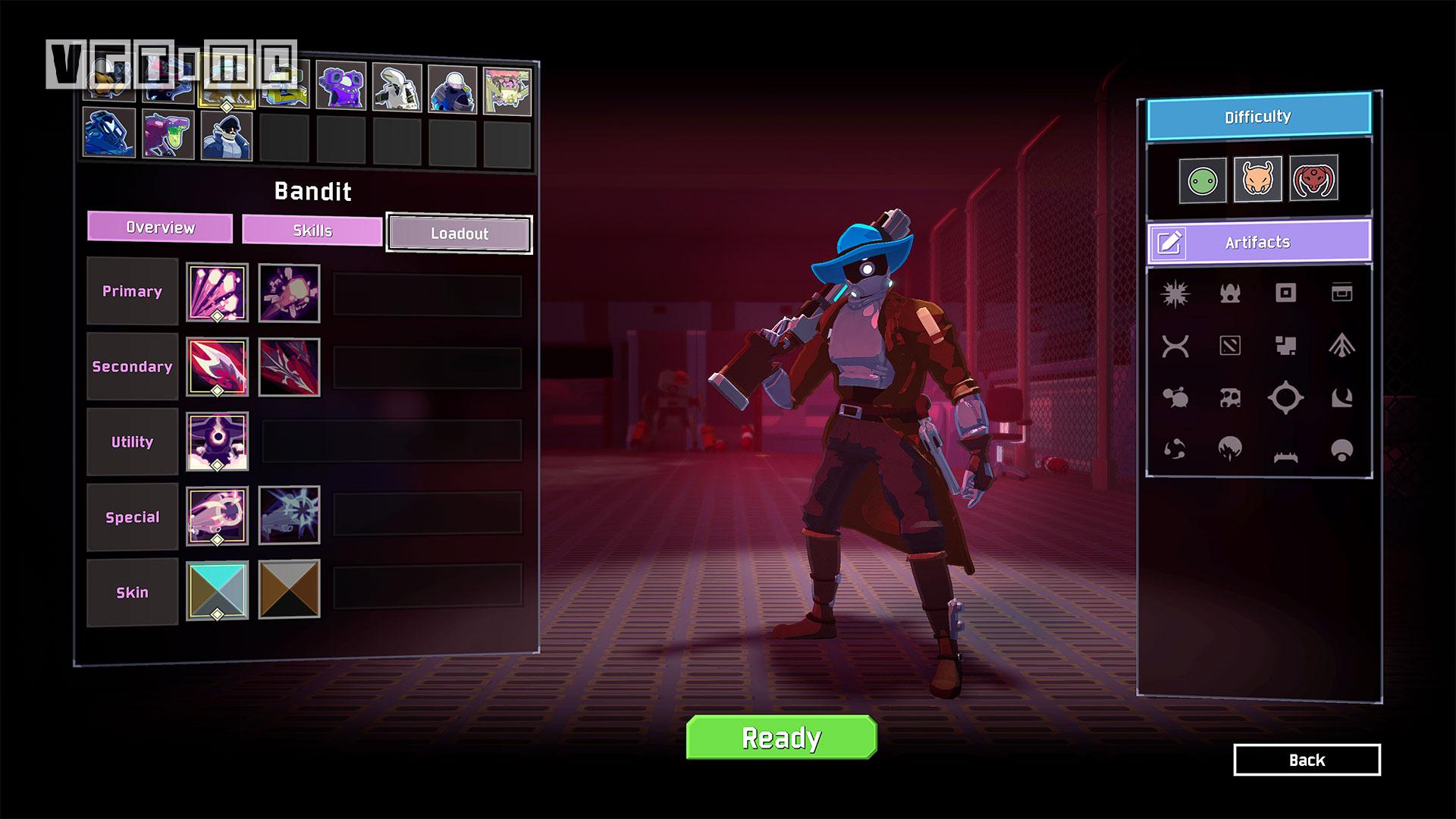
Task: Choose the first Special revolver skill
Action: tap(217, 516)
